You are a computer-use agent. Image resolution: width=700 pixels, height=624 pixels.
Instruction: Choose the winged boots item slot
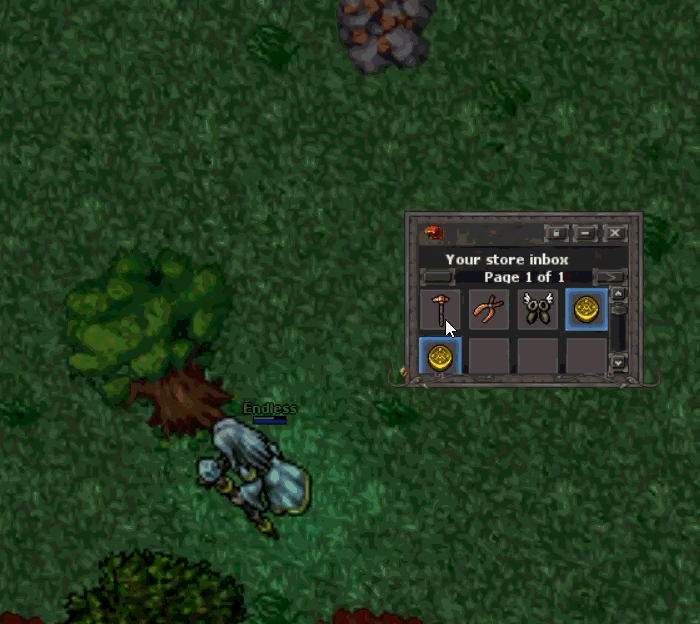point(537,309)
